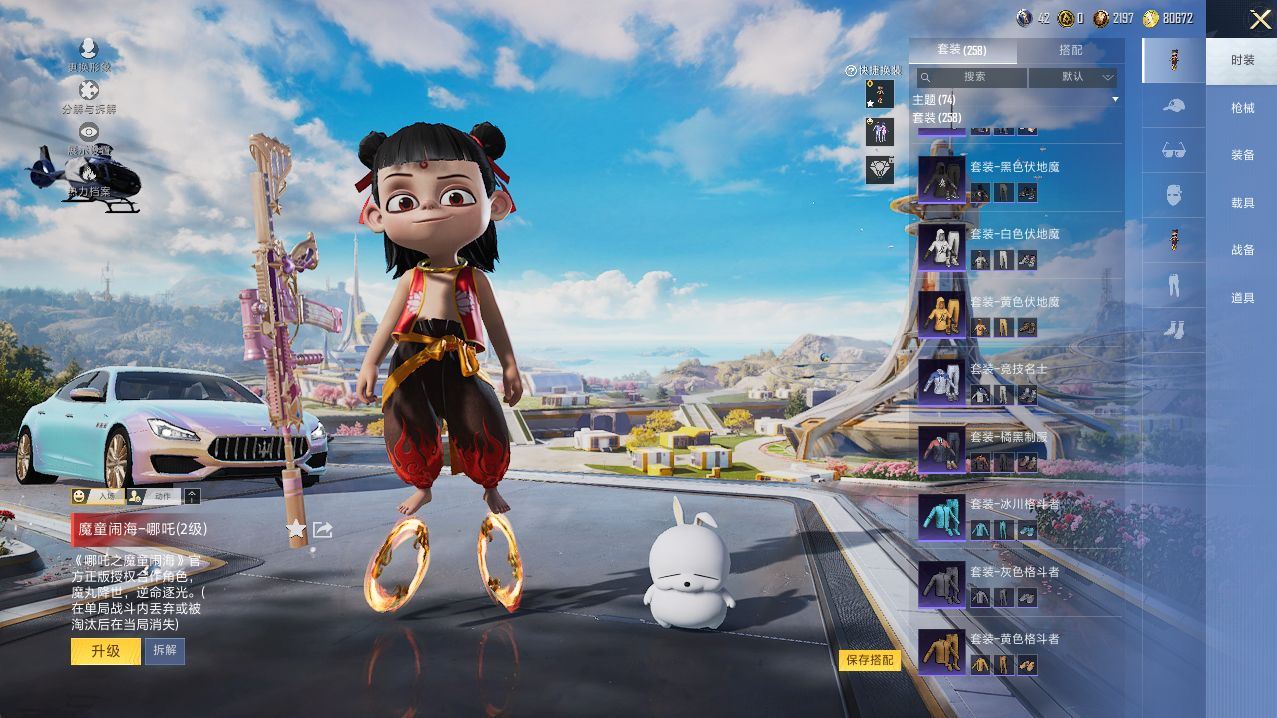1277x718 pixels.
Task: Open 更换形象 change appearance
Action: tap(89, 55)
